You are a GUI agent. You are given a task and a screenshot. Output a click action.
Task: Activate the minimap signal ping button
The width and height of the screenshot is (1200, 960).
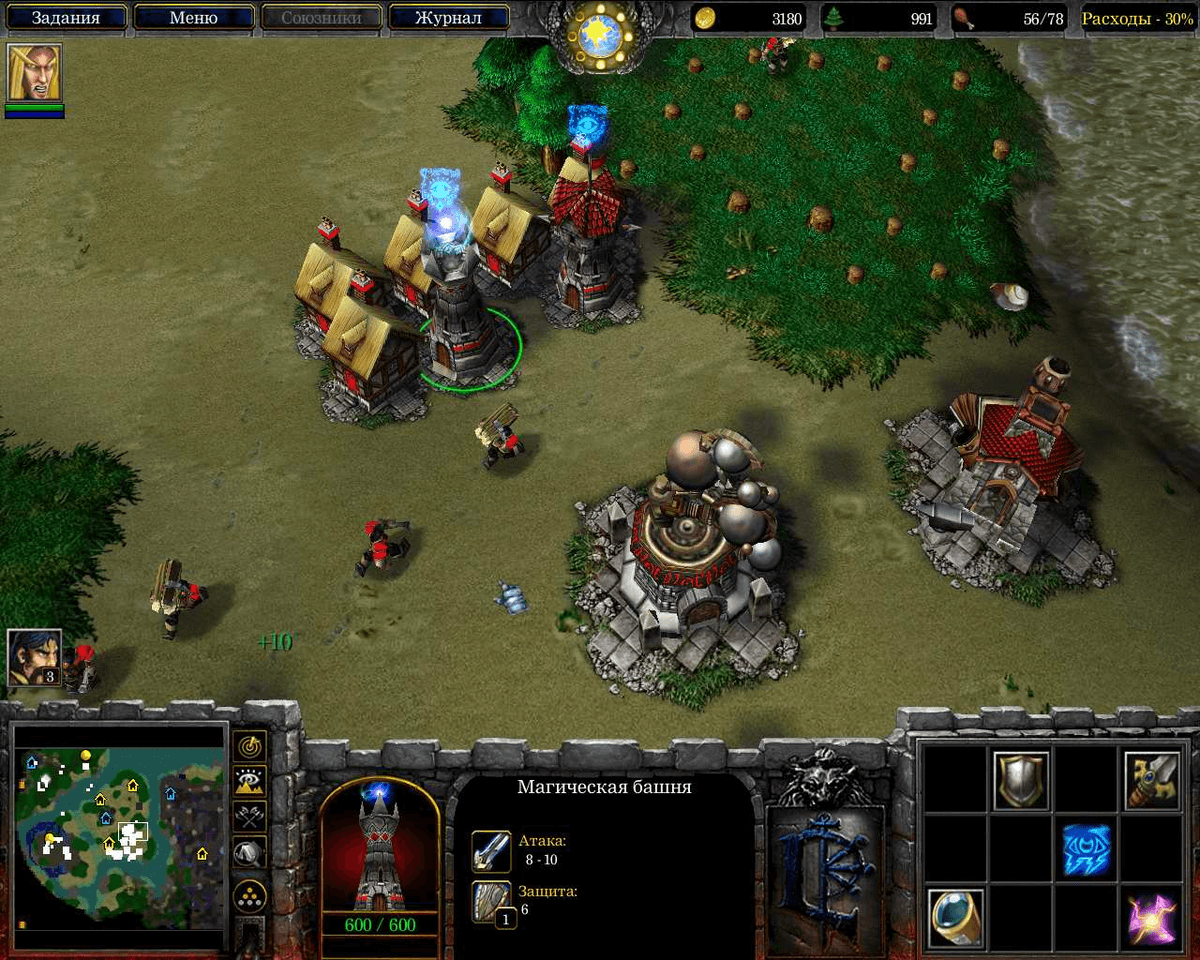[x=249, y=747]
